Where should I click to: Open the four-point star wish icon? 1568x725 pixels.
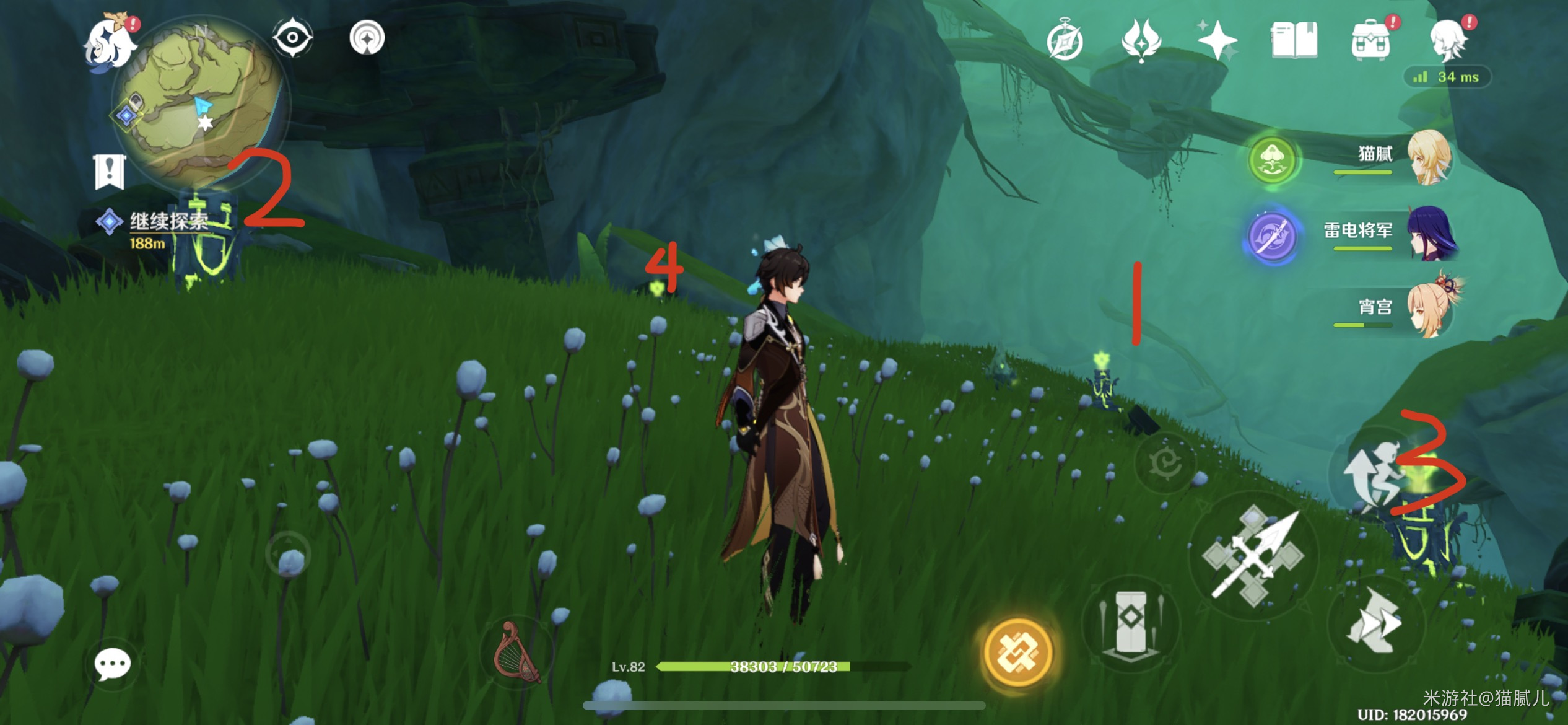click(1216, 41)
